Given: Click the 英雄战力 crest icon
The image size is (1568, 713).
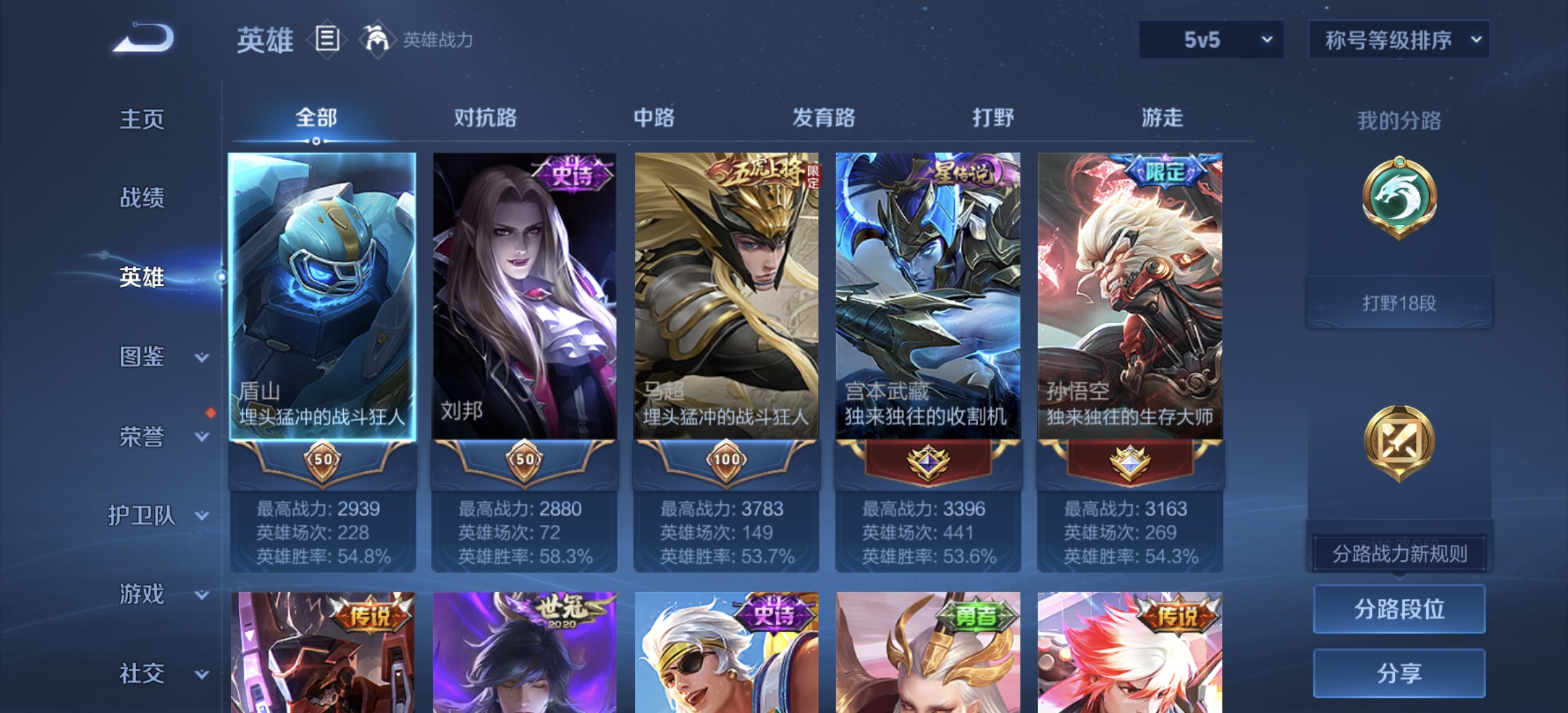Looking at the screenshot, I should tap(375, 40).
